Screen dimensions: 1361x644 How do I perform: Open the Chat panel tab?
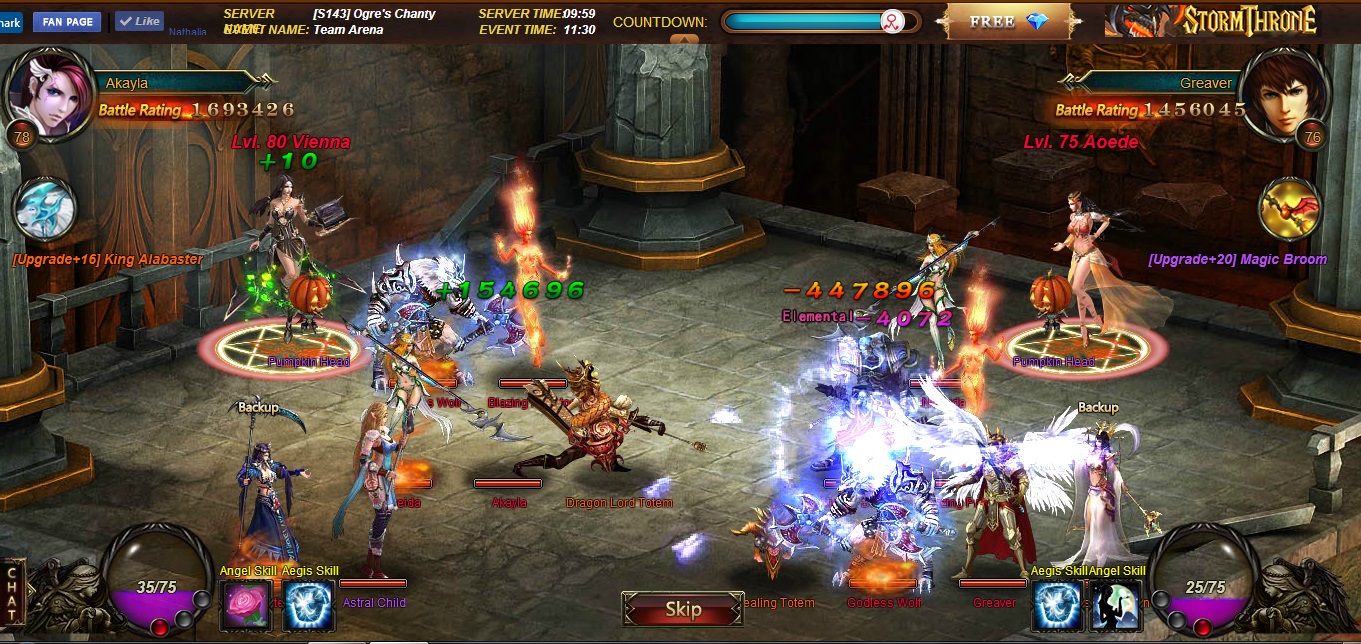pos(12,593)
